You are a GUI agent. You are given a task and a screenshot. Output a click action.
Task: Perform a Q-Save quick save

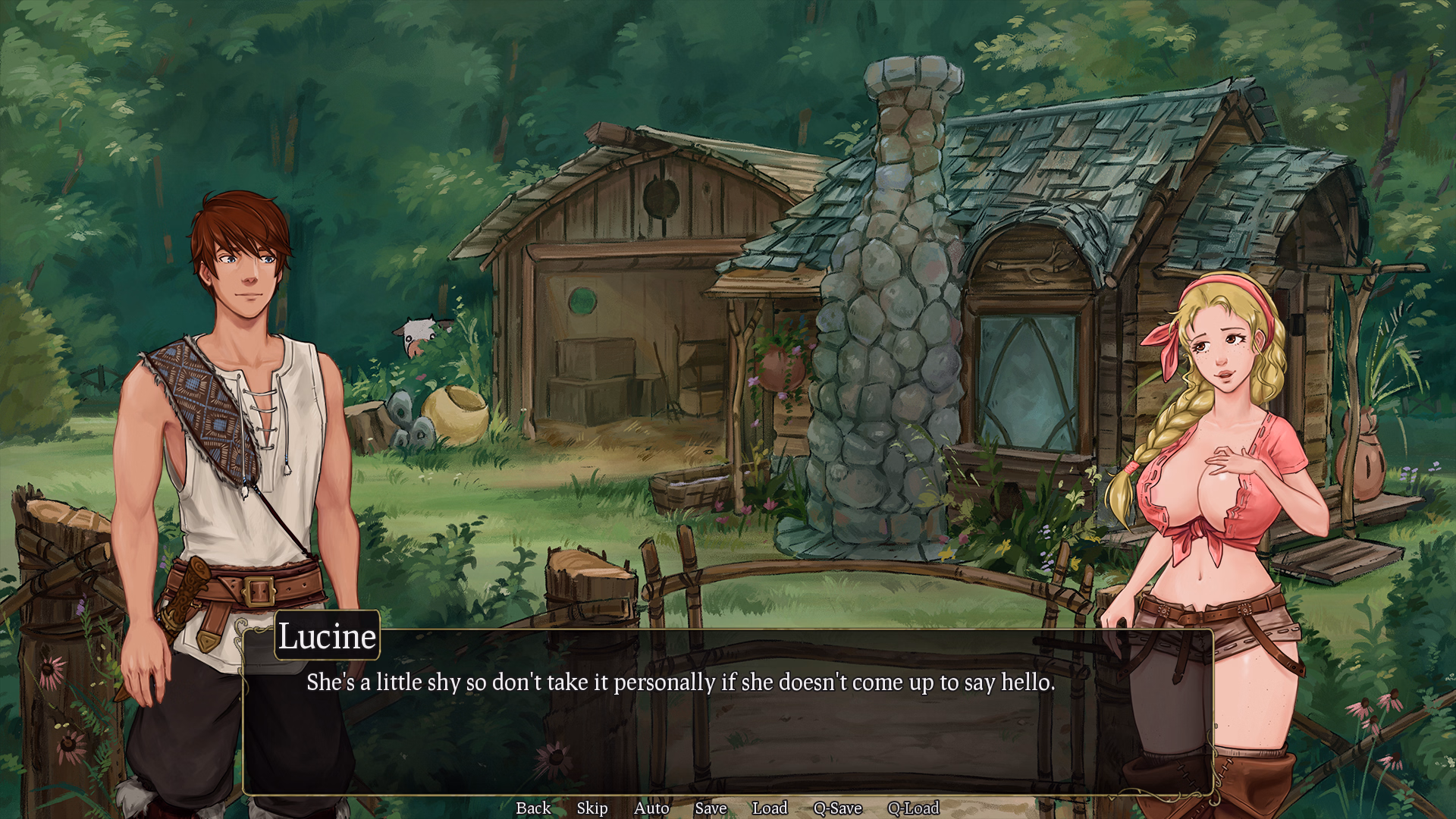tap(838, 808)
